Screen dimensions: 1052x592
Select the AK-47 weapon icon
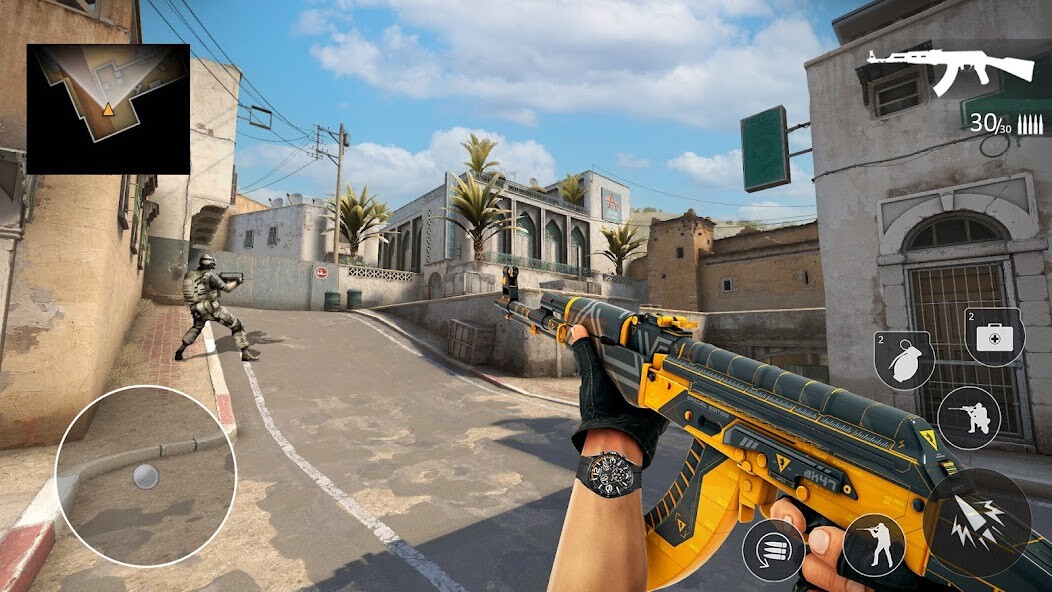[950, 70]
